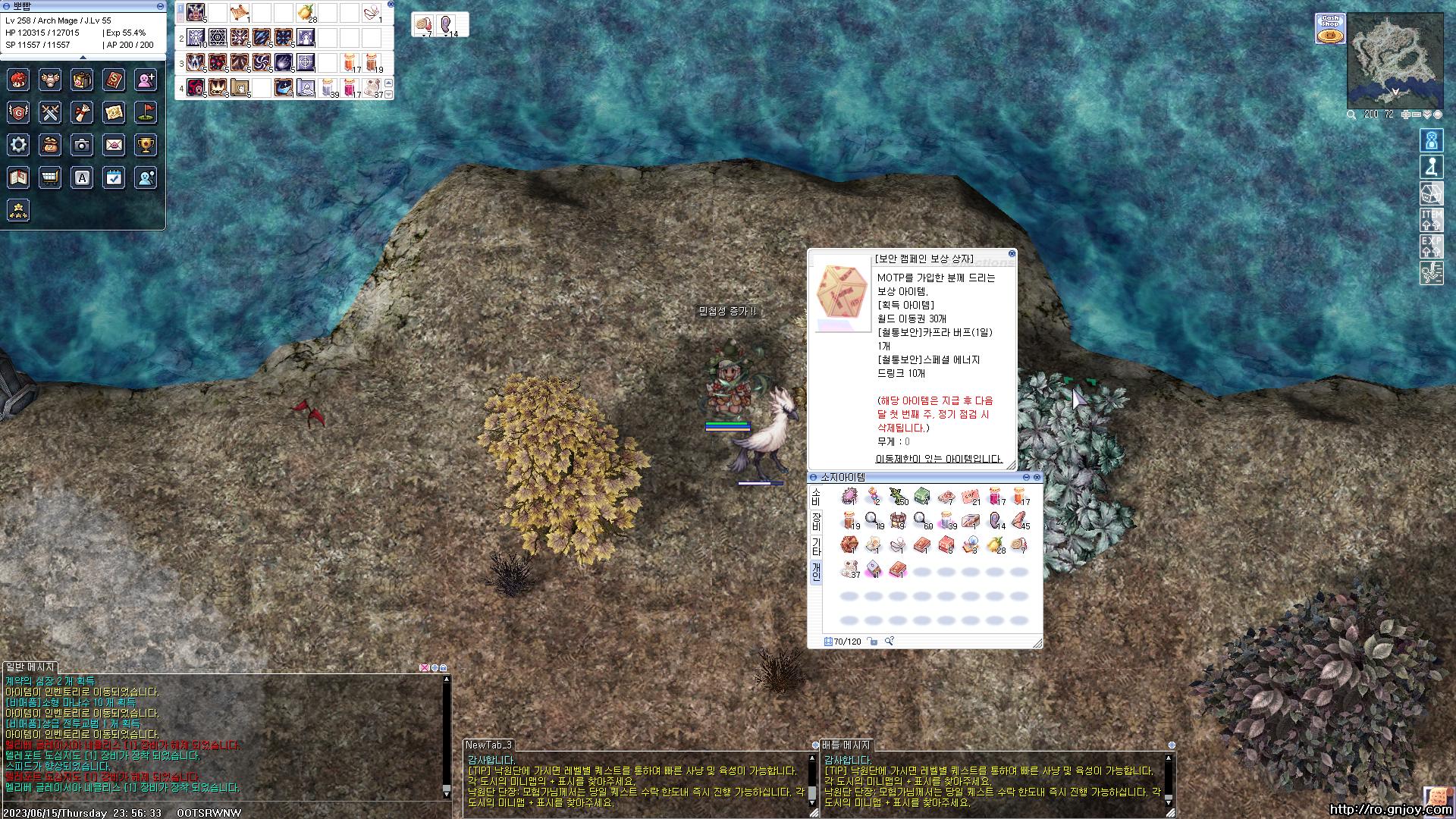Switch to the 기타 misc tab
Viewport: 1456px width, 819px height.
[816, 546]
